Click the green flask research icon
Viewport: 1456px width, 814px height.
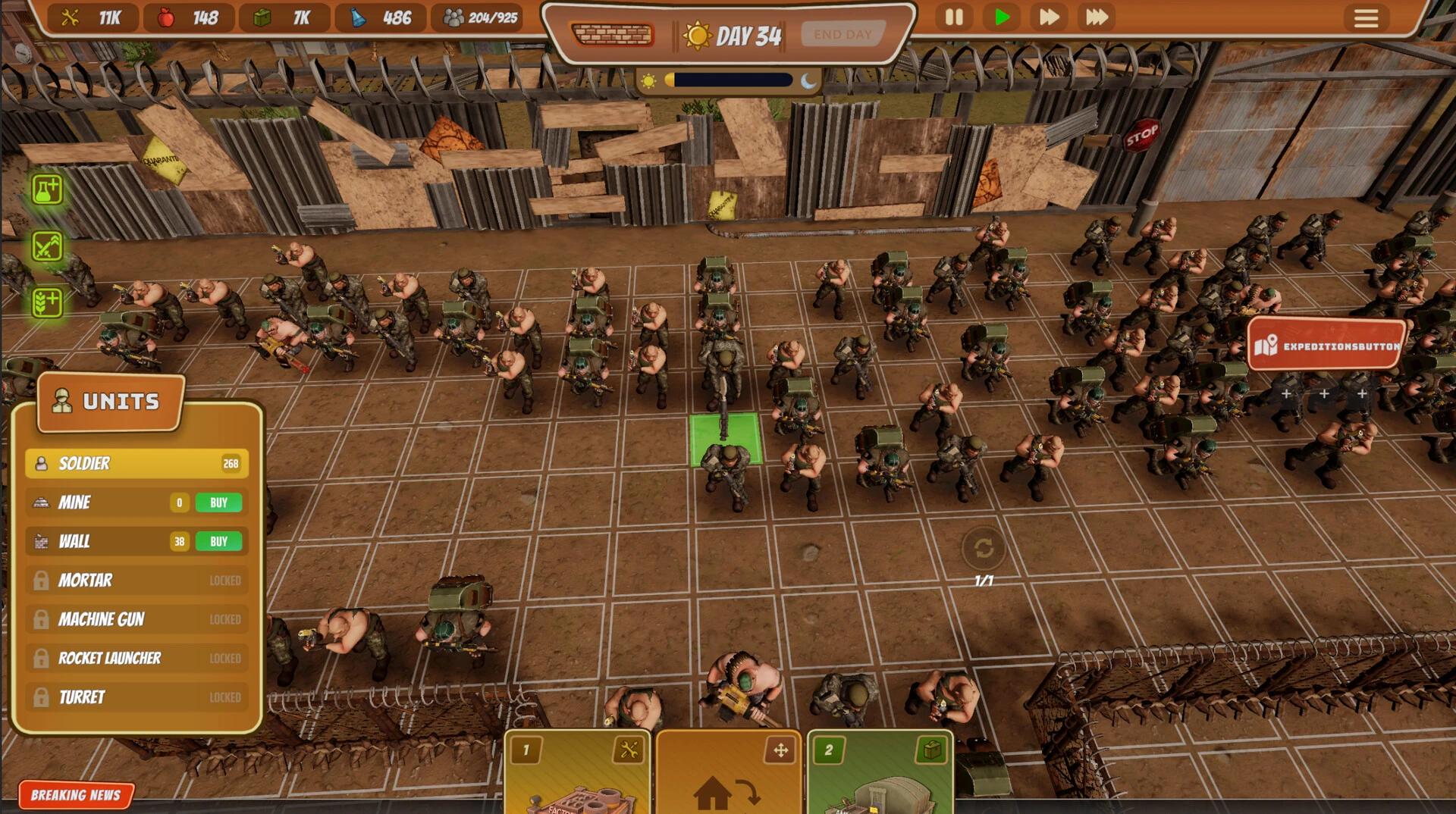[47, 189]
